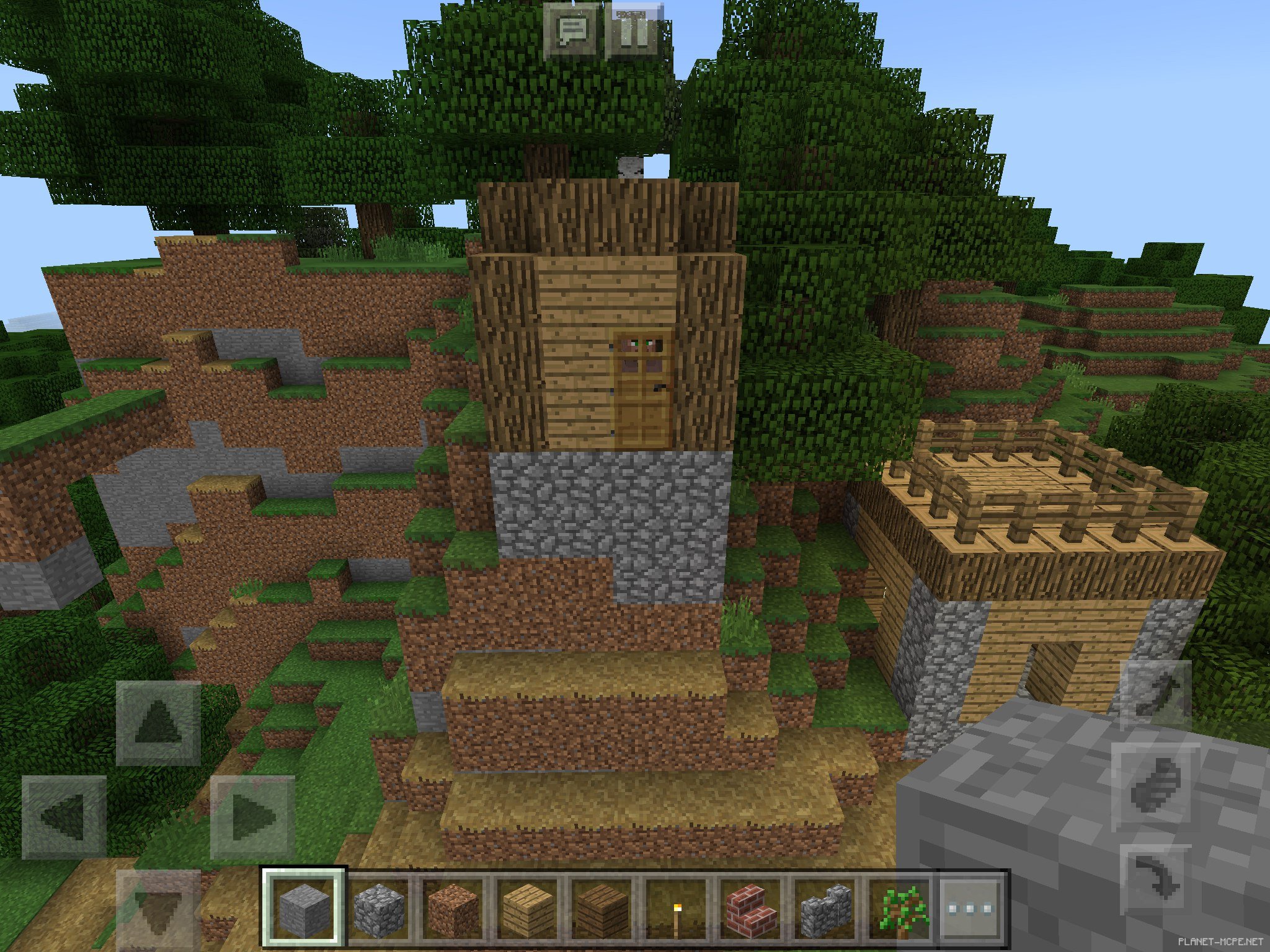
Task: Open the inventory with the three-dots button
Action: tap(971, 910)
